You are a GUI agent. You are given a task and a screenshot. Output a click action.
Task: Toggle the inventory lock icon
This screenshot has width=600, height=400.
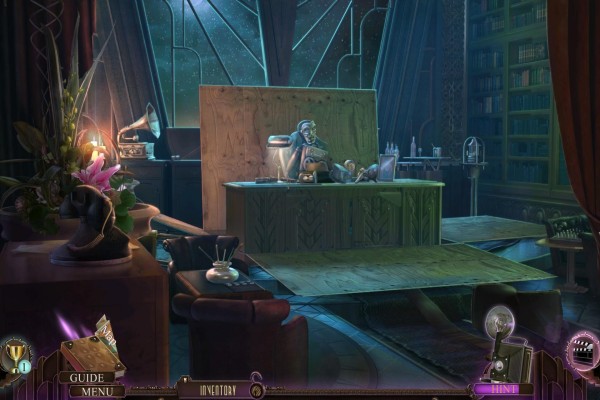[x=256, y=387]
